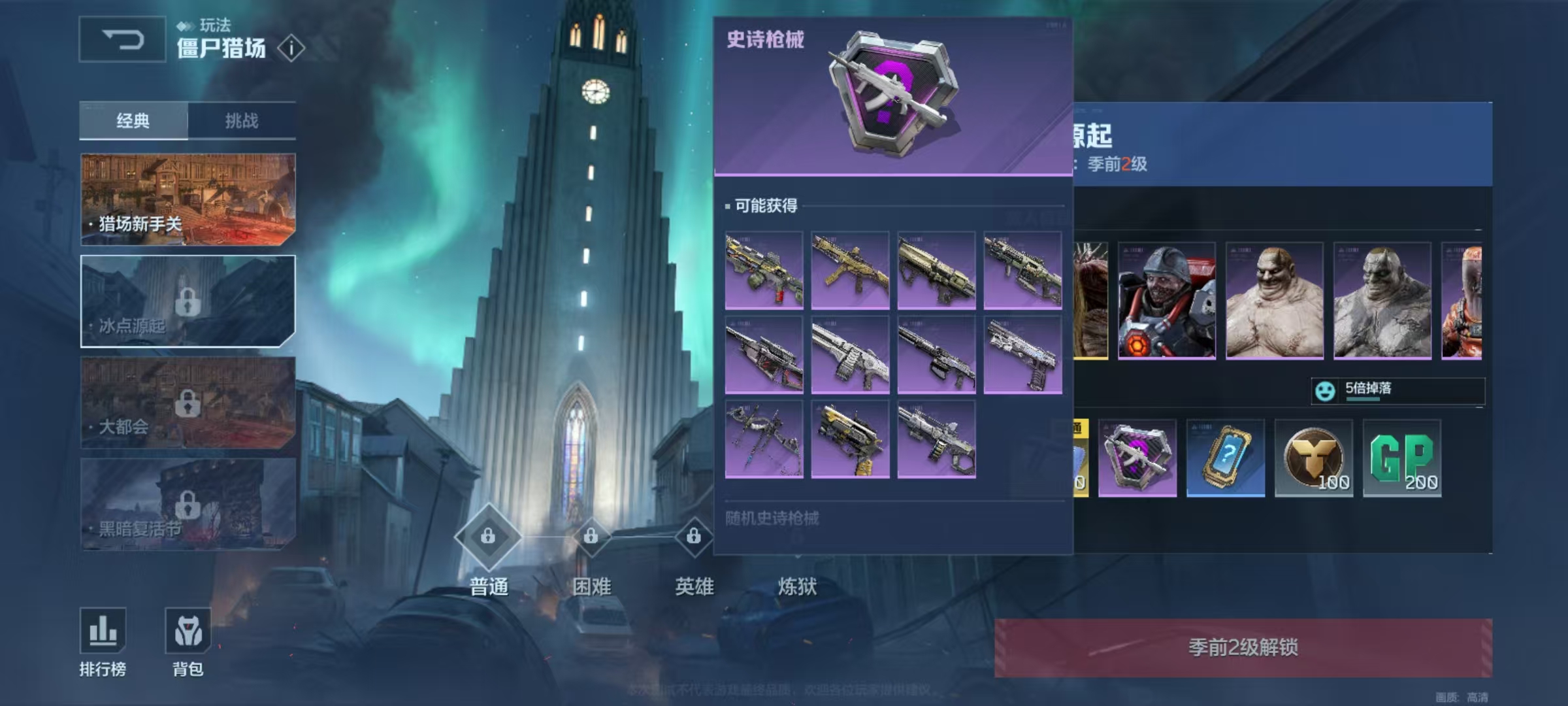Select the 100 gold coin reward
1568x706 pixels.
1314,458
